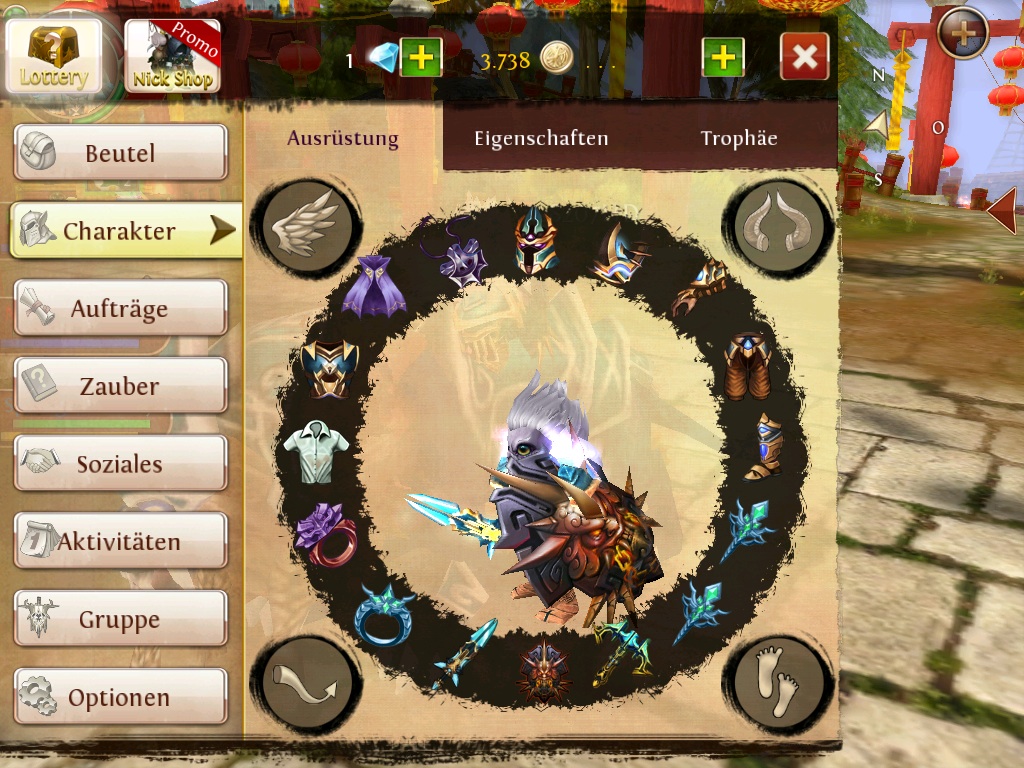Open the Zauber spells menu
Image resolution: width=1024 pixels, height=768 pixels.
[x=121, y=386]
